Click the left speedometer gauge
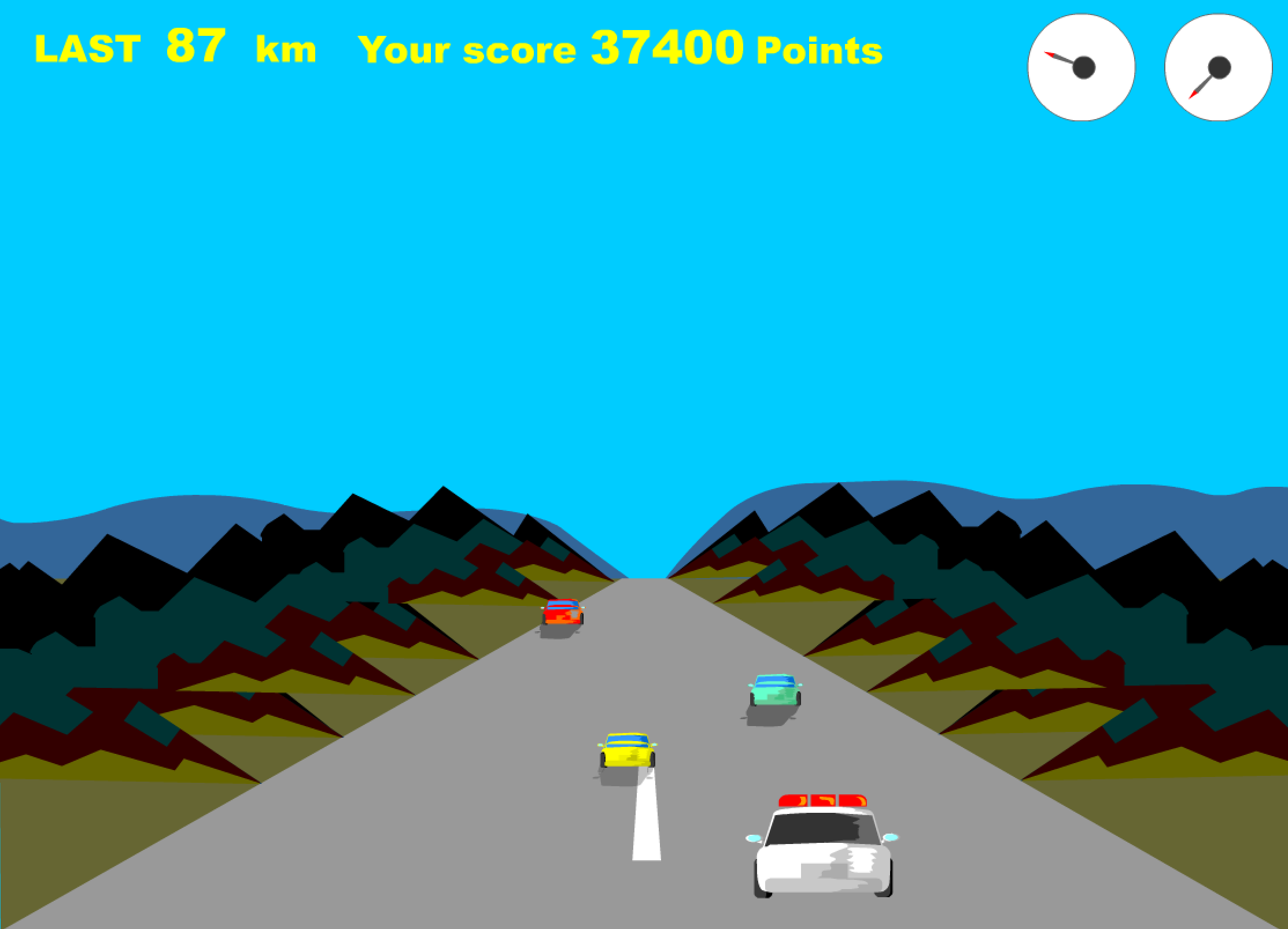This screenshot has width=1288, height=929. (1081, 68)
